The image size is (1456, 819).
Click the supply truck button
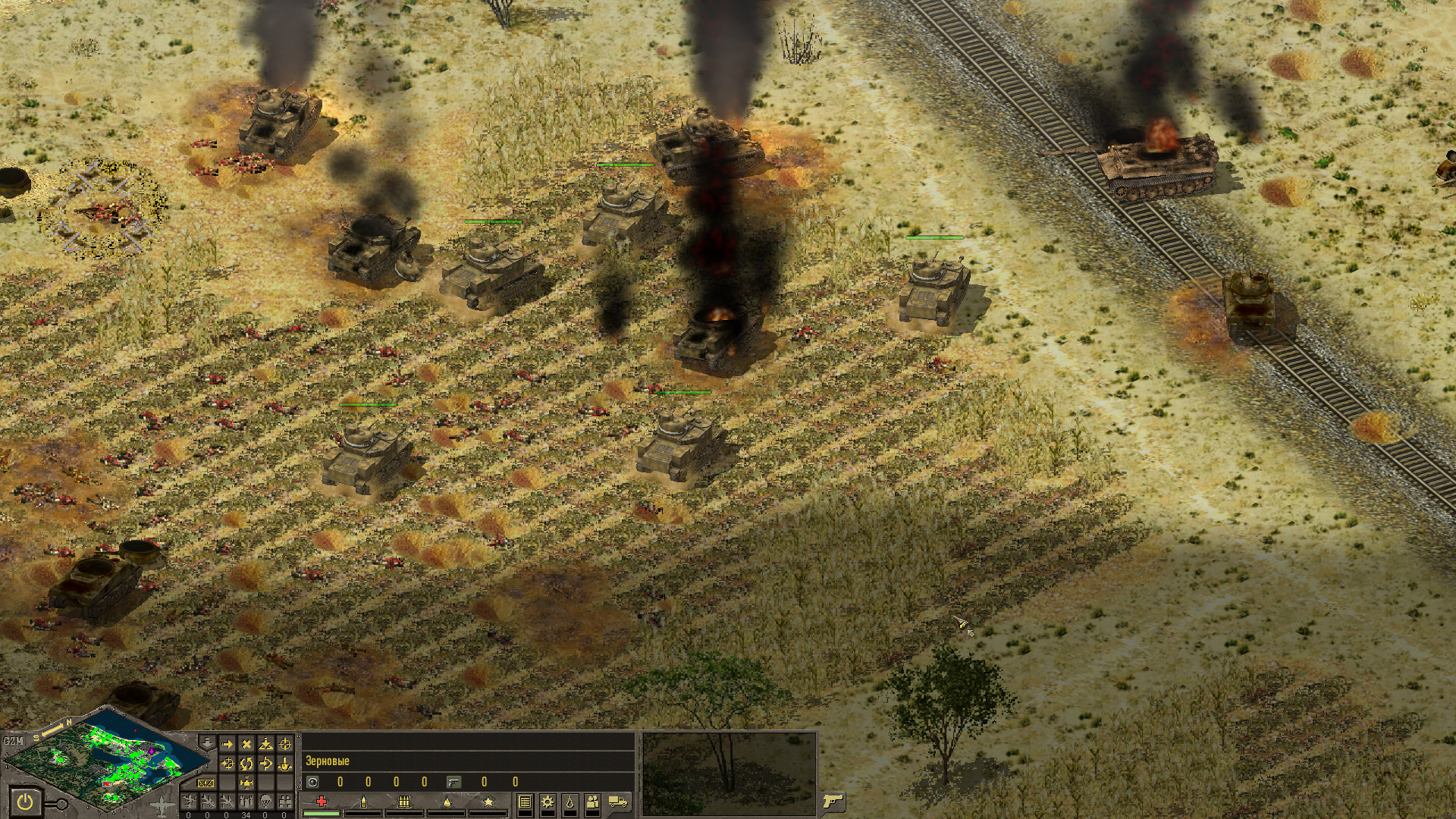click(618, 802)
